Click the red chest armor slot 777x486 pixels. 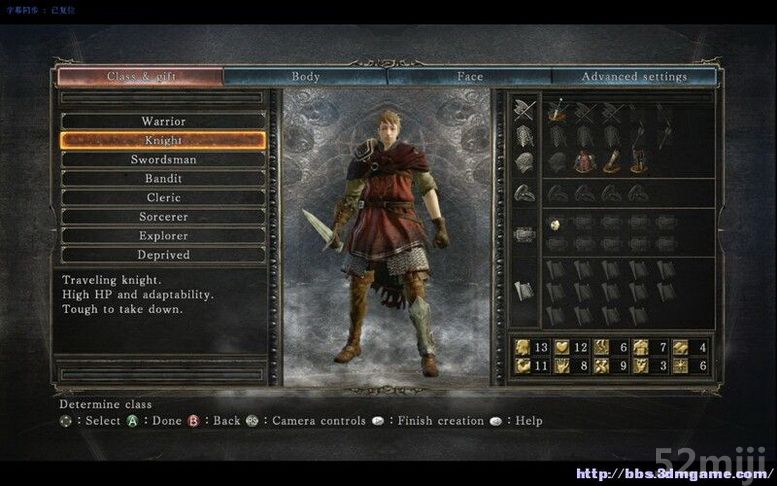click(585, 160)
